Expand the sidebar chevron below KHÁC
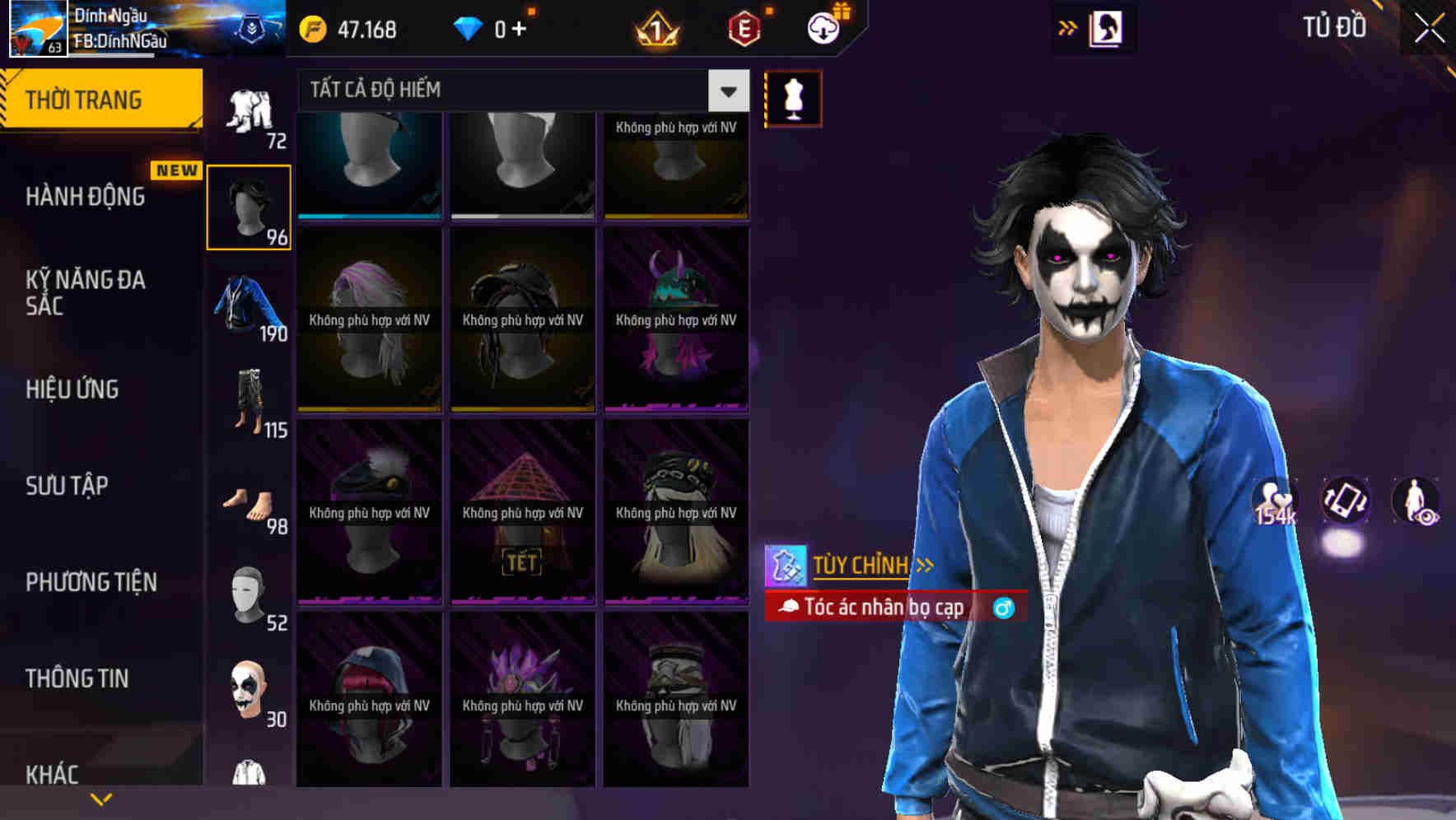 pos(100,798)
